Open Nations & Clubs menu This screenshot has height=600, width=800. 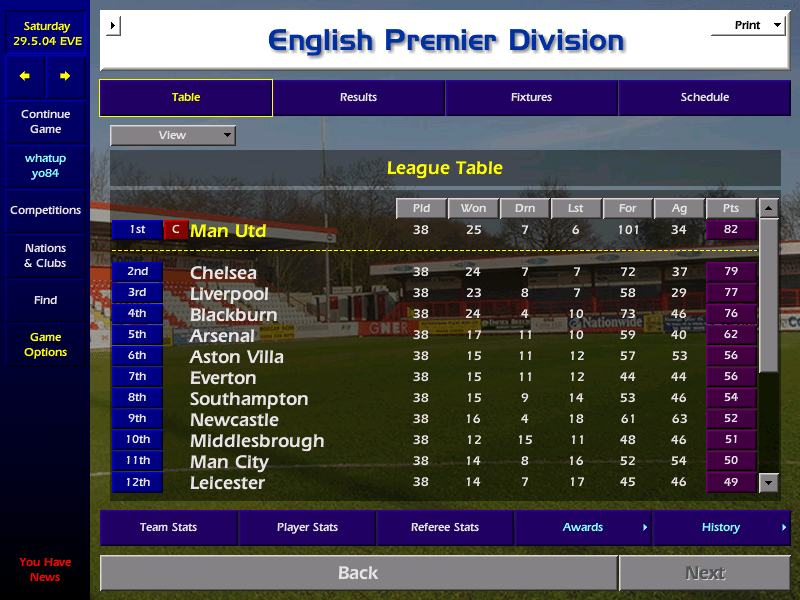(x=45, y=256)
